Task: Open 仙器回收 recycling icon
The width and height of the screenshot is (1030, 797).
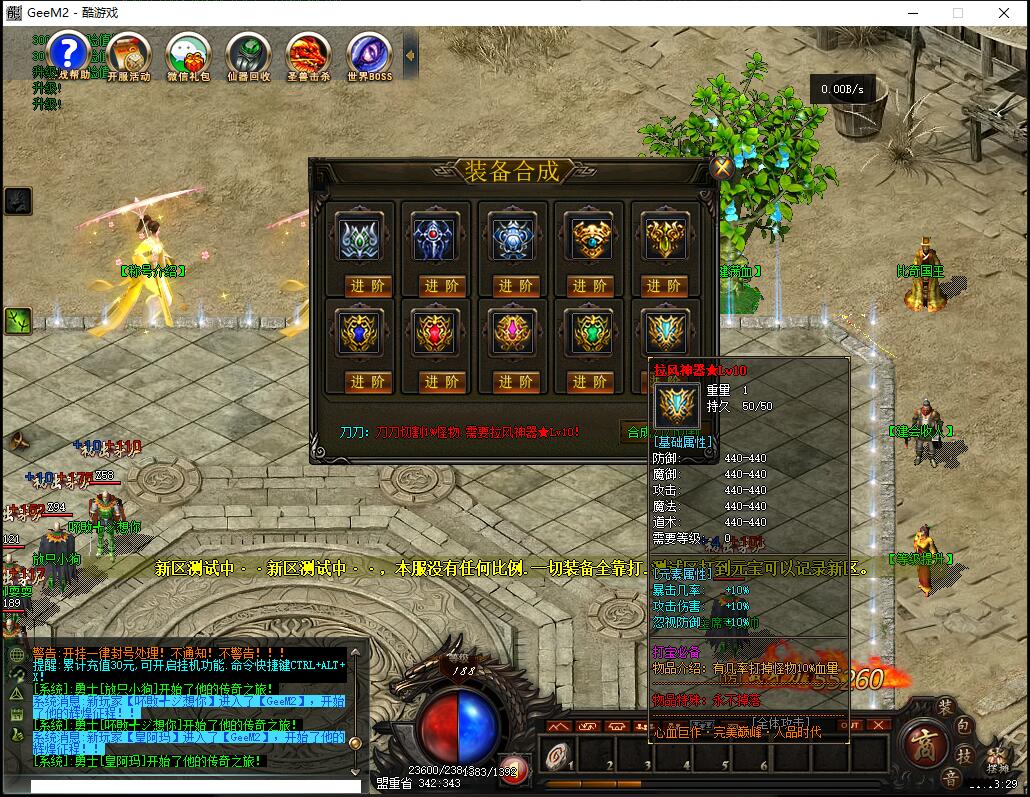Action: click(x=248, y=52)
